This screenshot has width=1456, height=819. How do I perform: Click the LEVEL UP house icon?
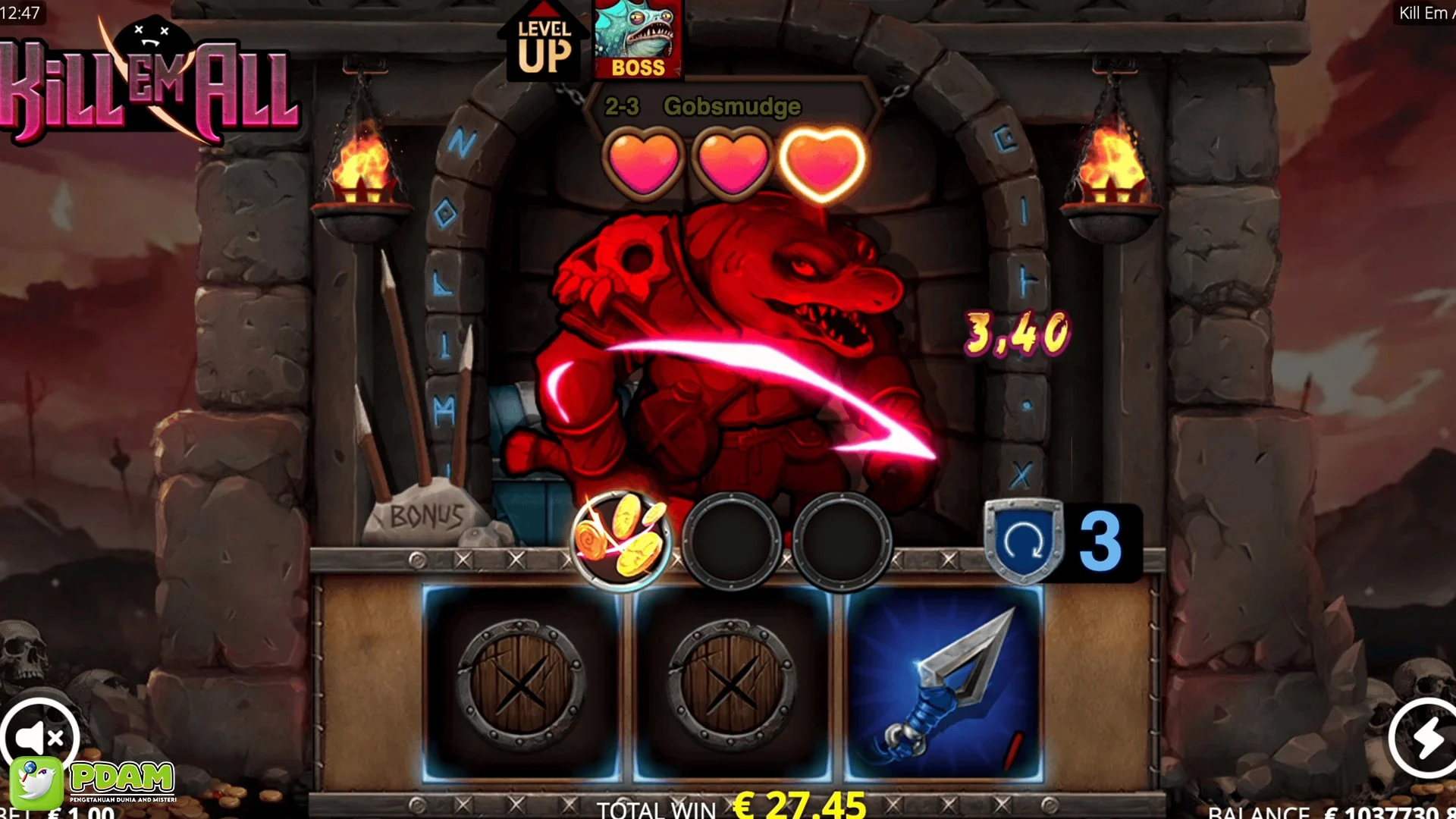coord(546,42)
